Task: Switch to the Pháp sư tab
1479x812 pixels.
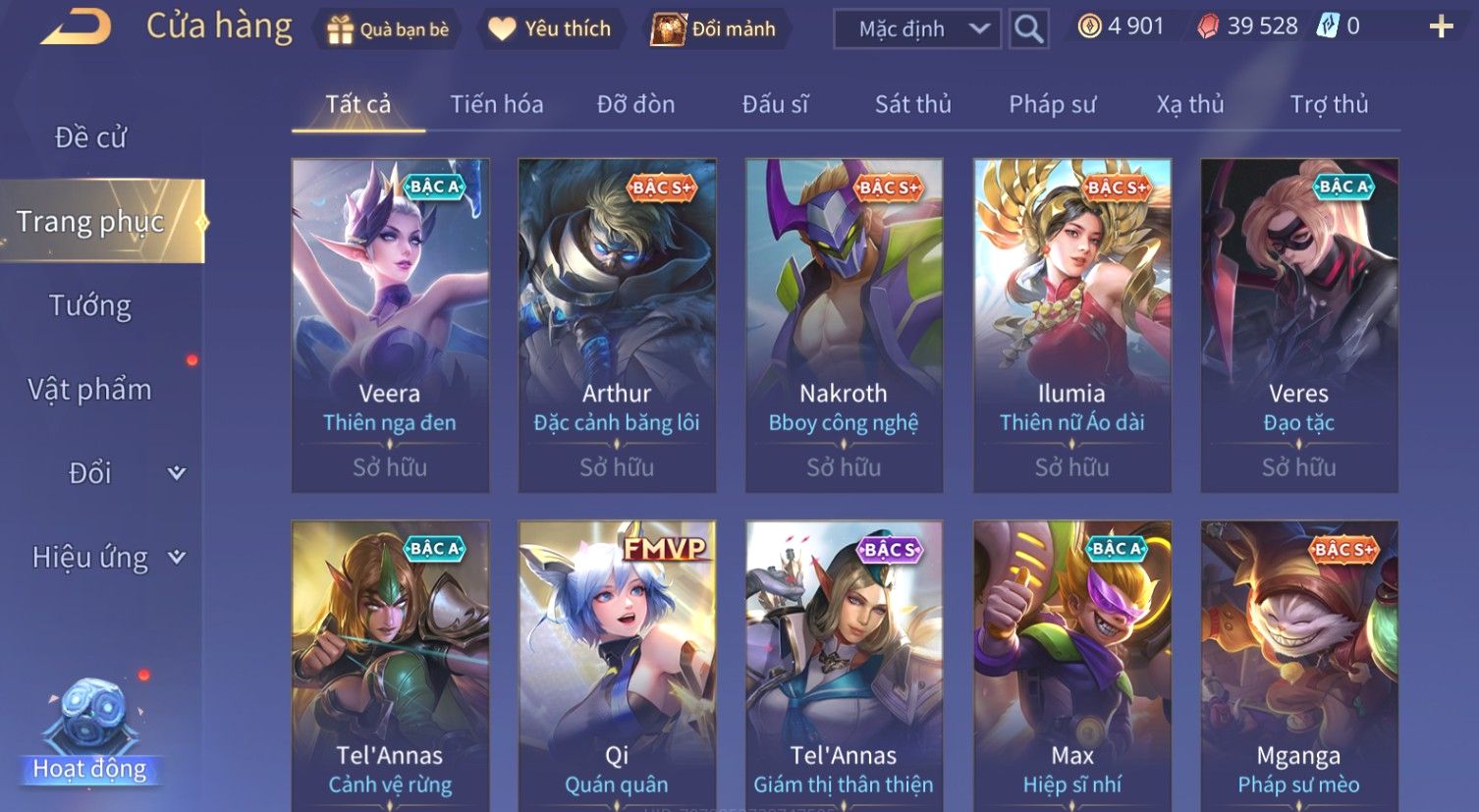Action: click(1052, 104)
